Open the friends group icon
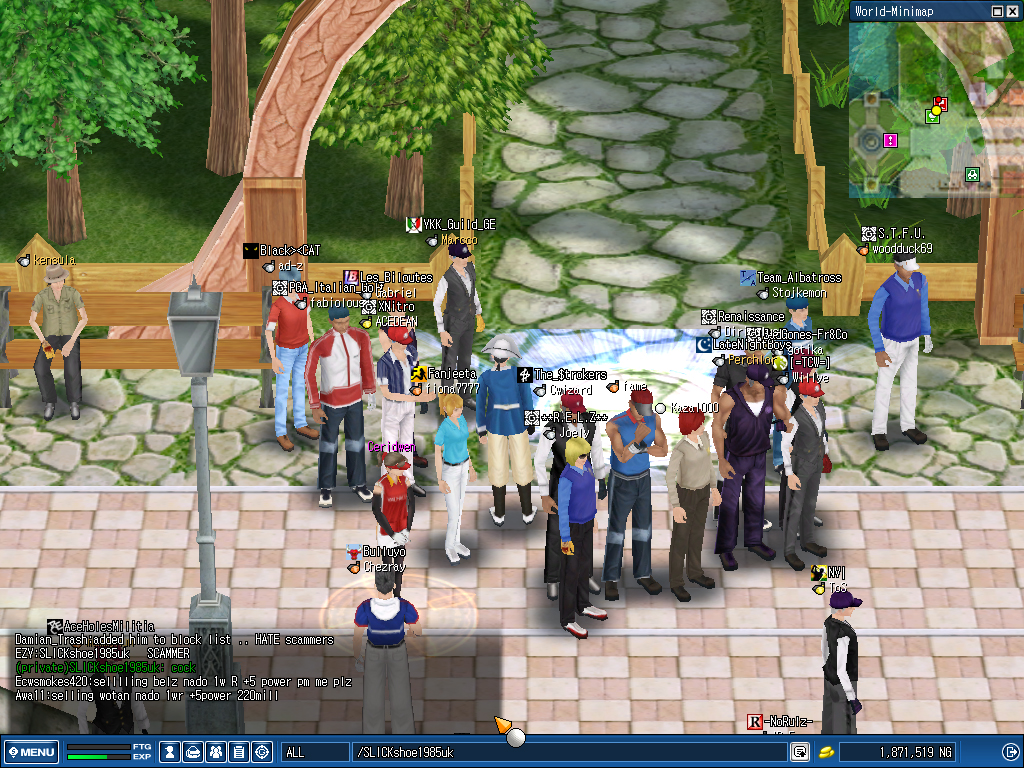 [216, 752]
